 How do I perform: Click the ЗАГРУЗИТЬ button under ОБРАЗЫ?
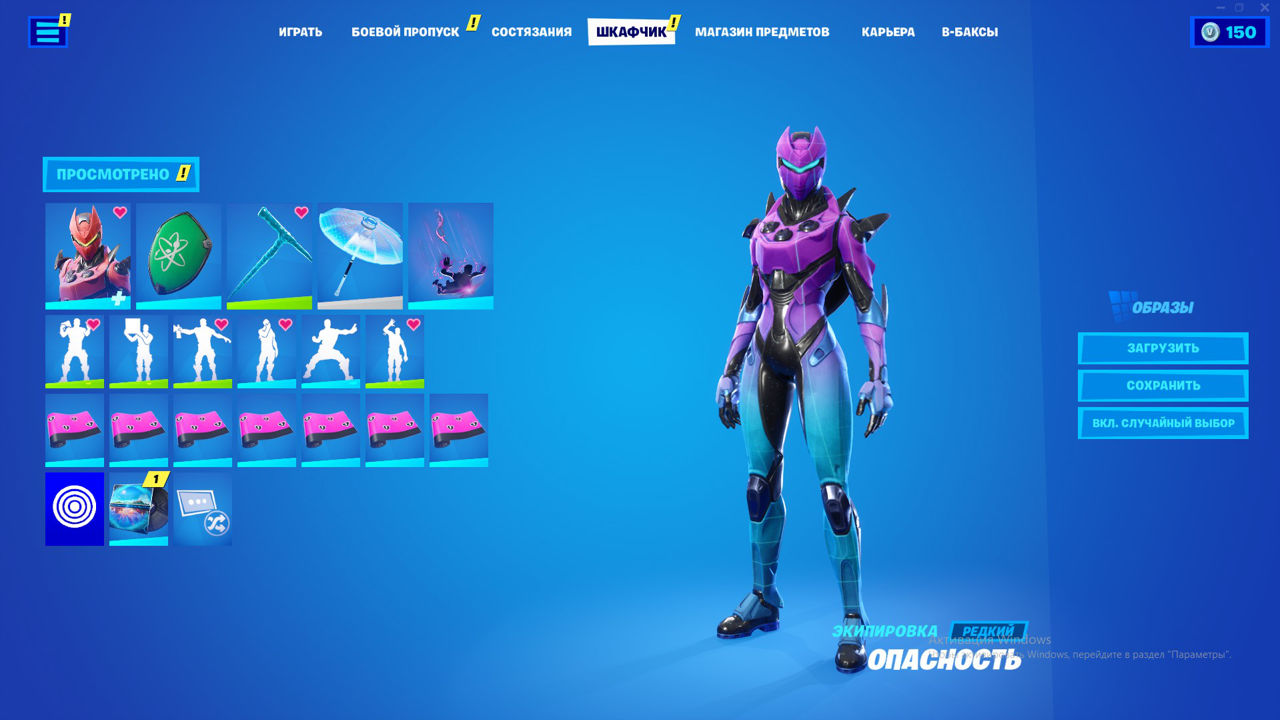pyautogui.click(x=1163, y=348)
